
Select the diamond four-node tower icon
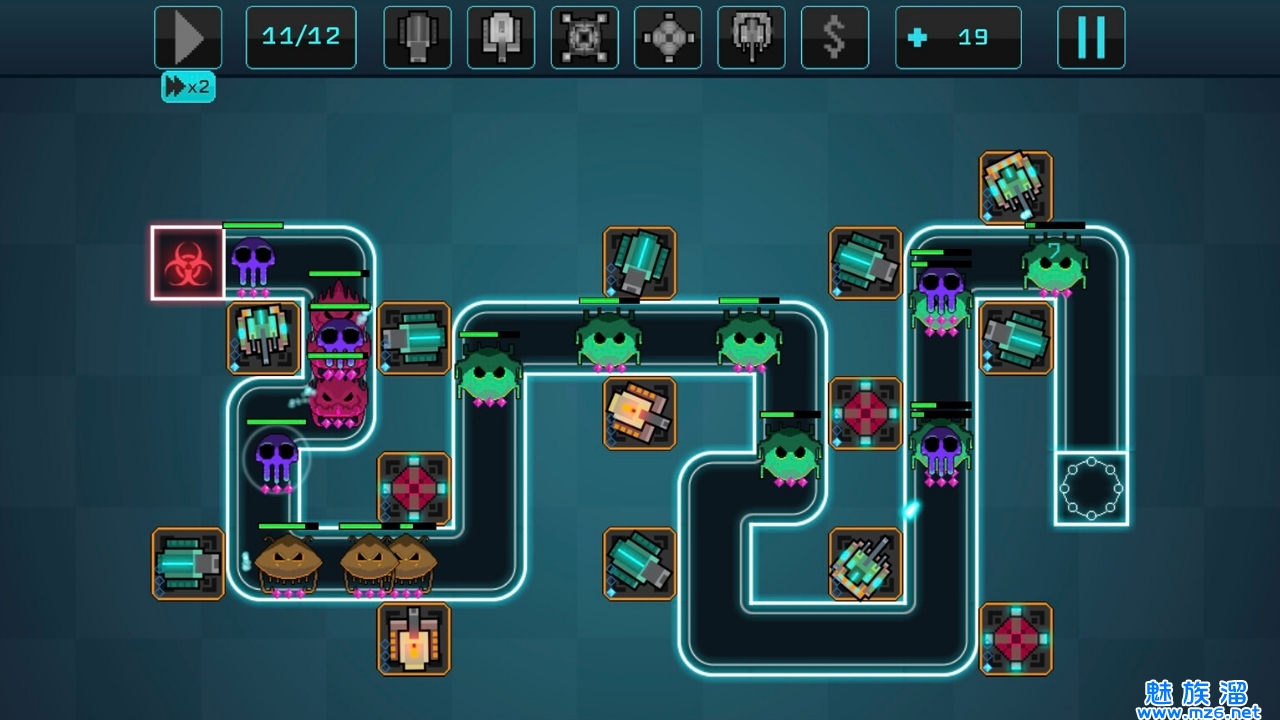click(x=667, y=38)
